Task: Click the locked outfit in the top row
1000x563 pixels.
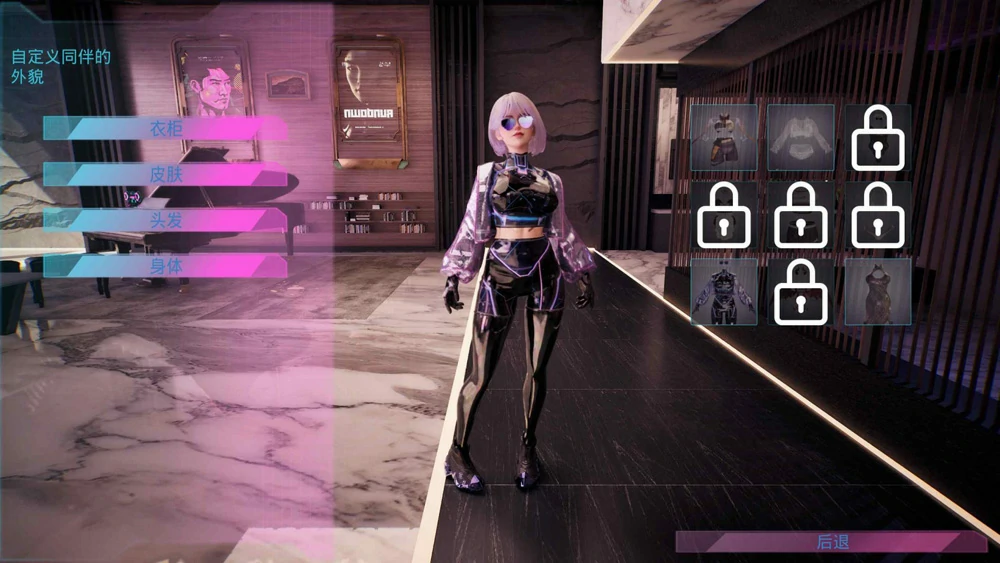Action: (x=878, y=138)
